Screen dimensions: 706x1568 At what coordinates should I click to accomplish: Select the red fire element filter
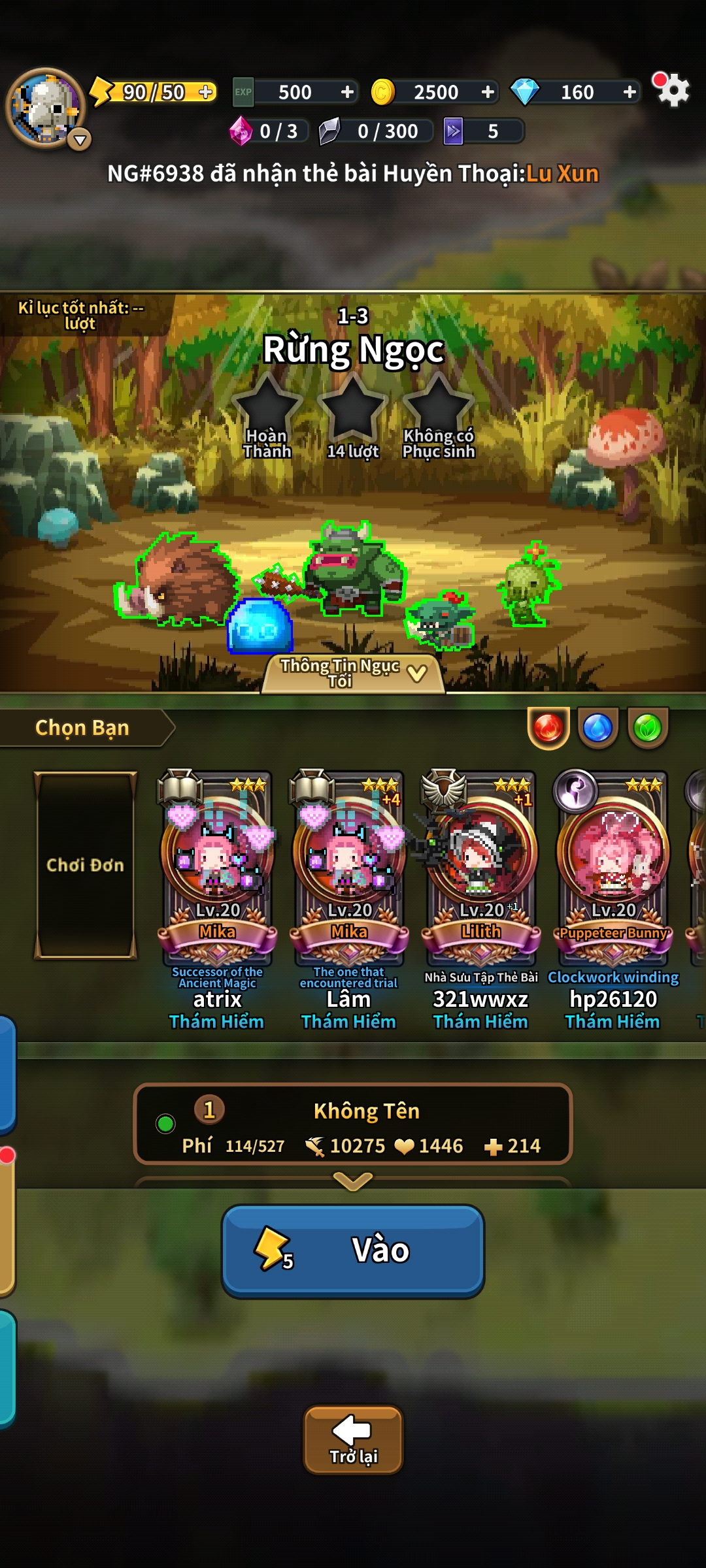click(548, 728)
